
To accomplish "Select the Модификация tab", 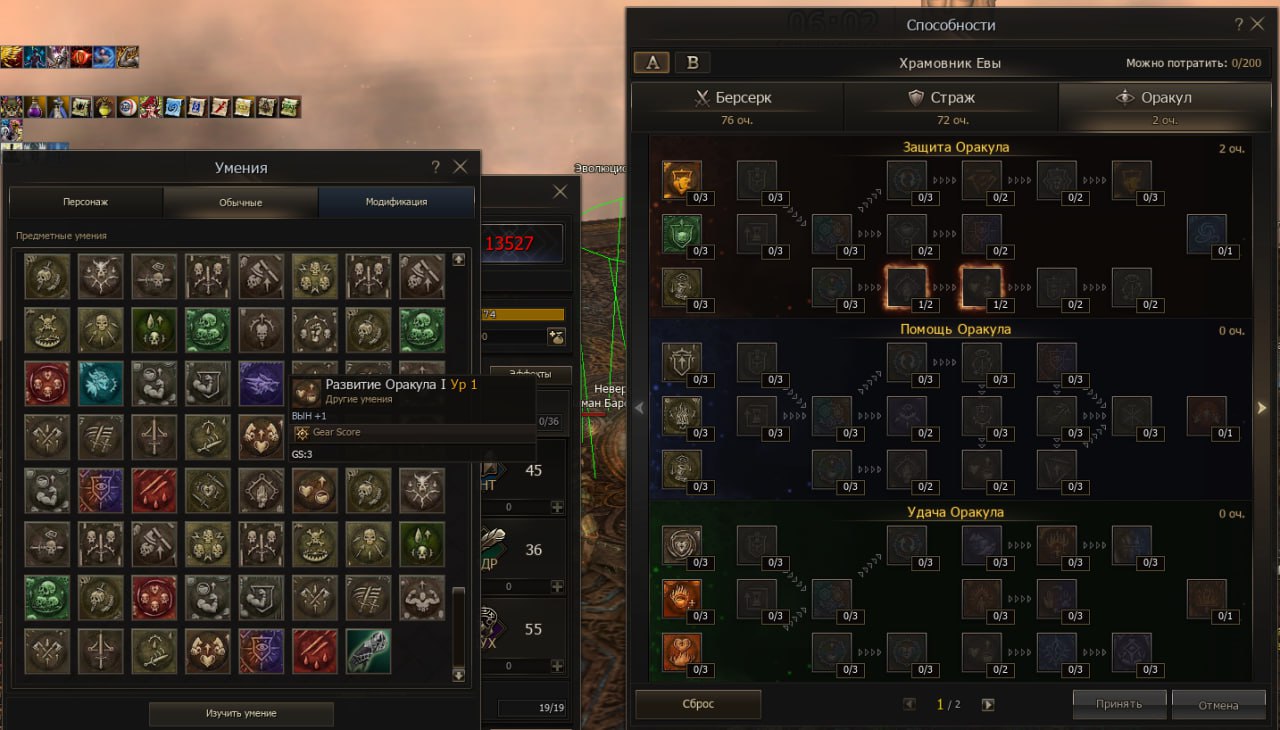I will 396,202.
